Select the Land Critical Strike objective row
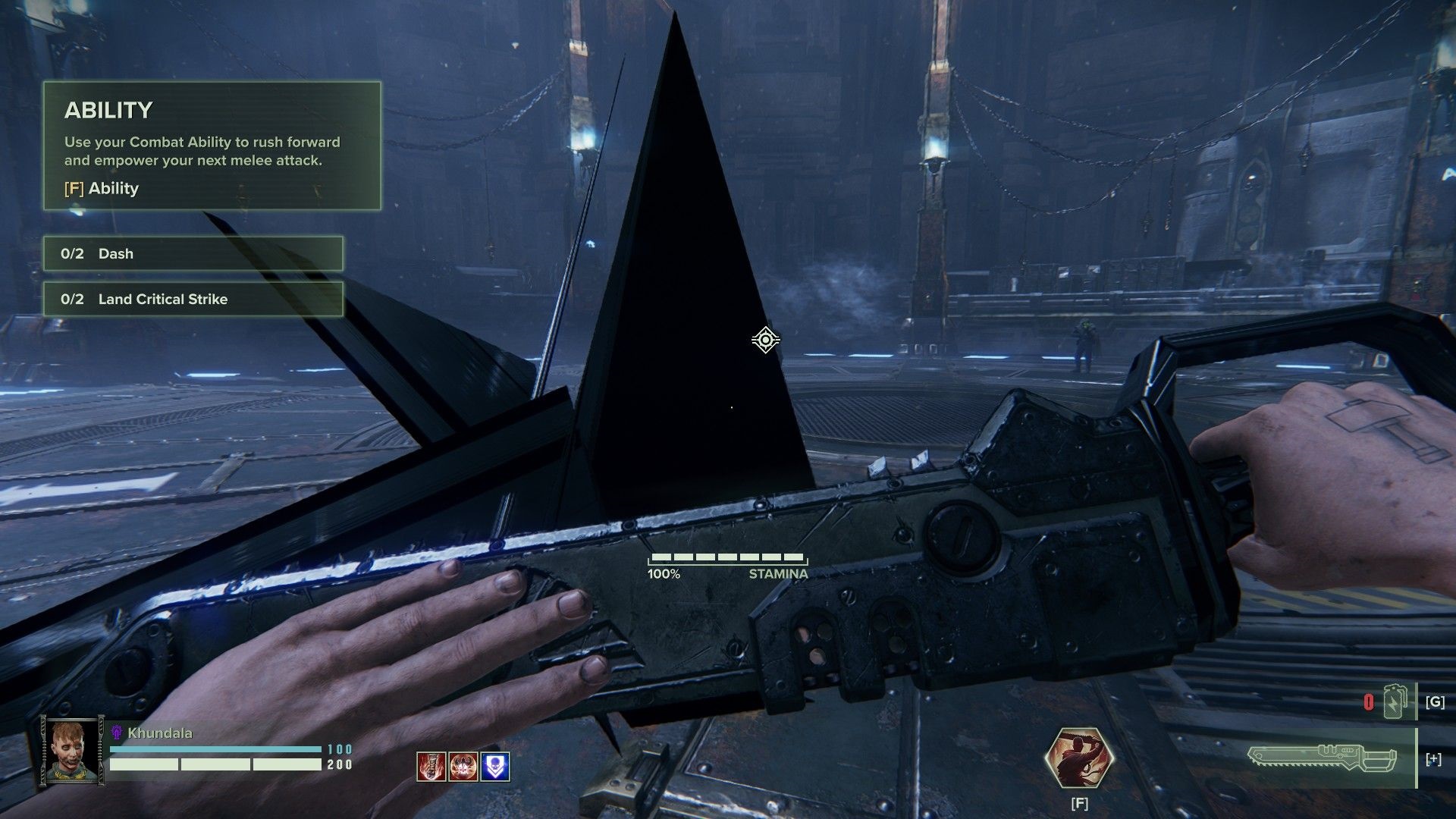Screen dimensions: 1456x819 [193, 299]
